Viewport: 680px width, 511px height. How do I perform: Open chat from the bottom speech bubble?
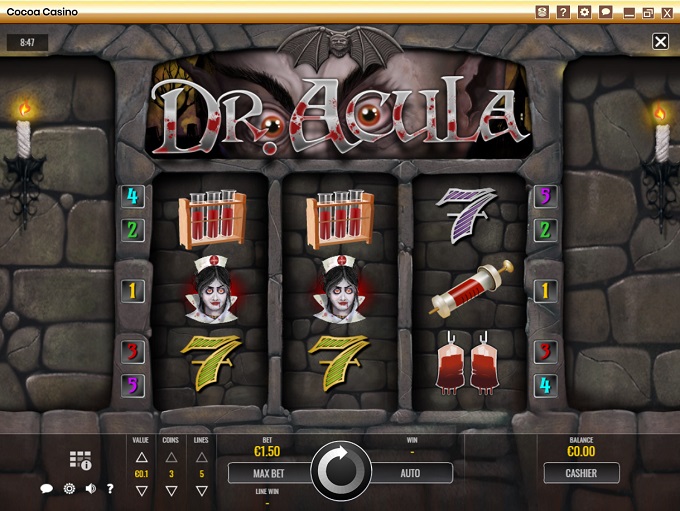46,489
